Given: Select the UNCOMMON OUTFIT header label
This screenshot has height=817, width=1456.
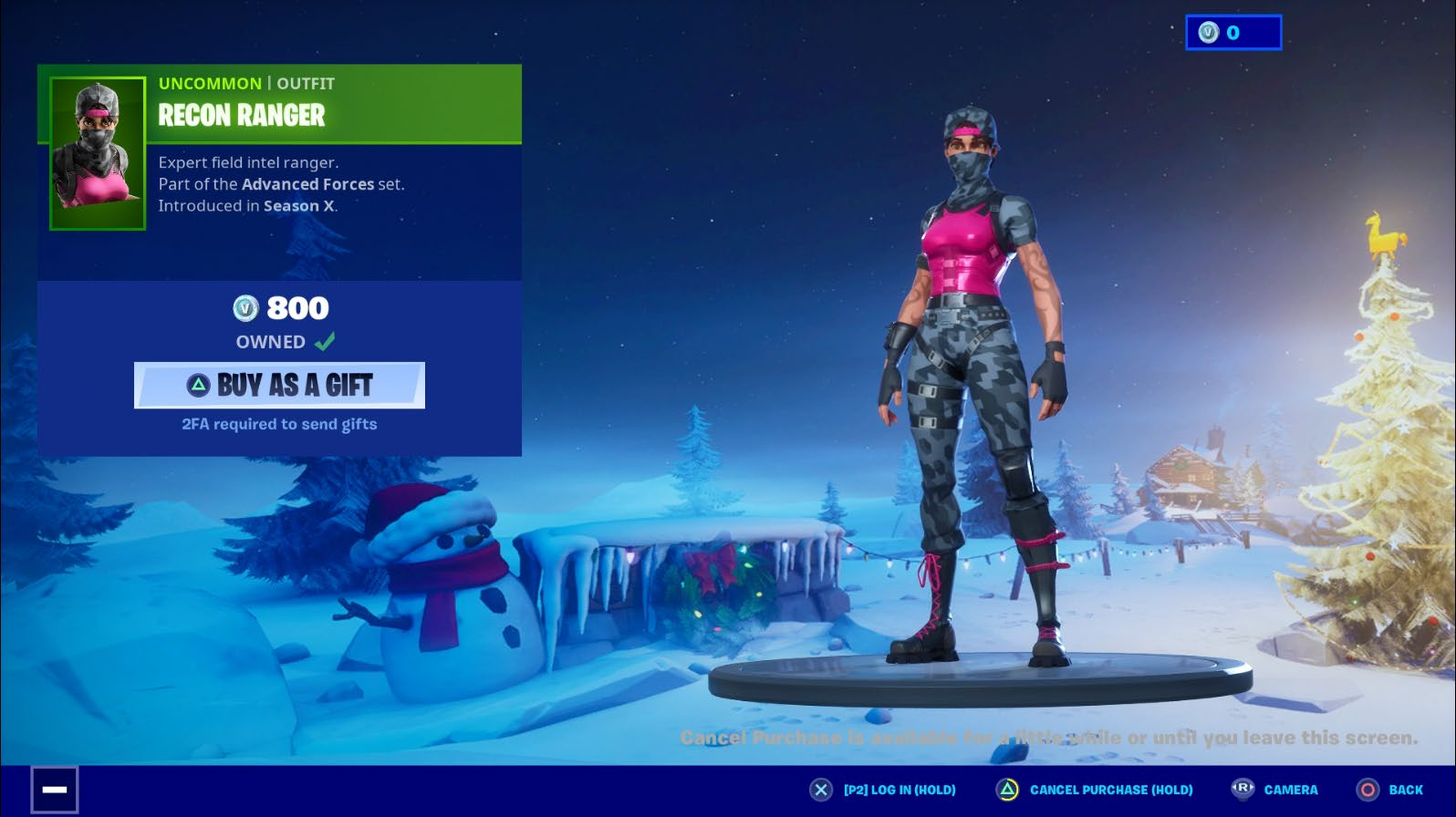Looking at the screenshot, I should pos(244,83).
